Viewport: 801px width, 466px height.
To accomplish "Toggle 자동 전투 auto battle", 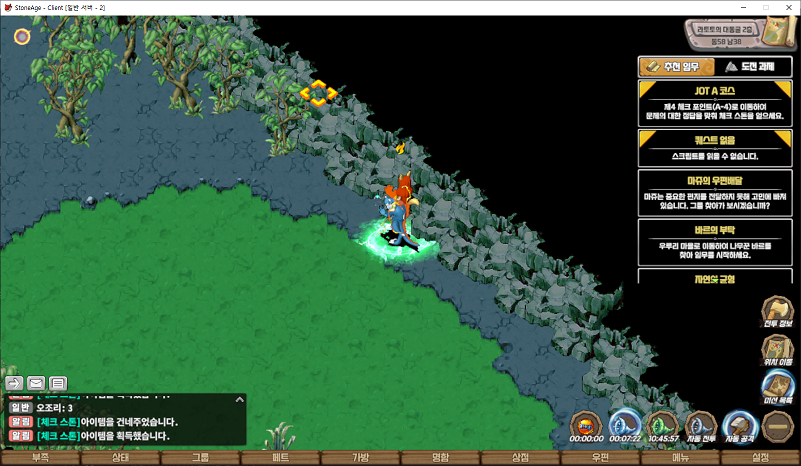I will [x=699, y=427].
